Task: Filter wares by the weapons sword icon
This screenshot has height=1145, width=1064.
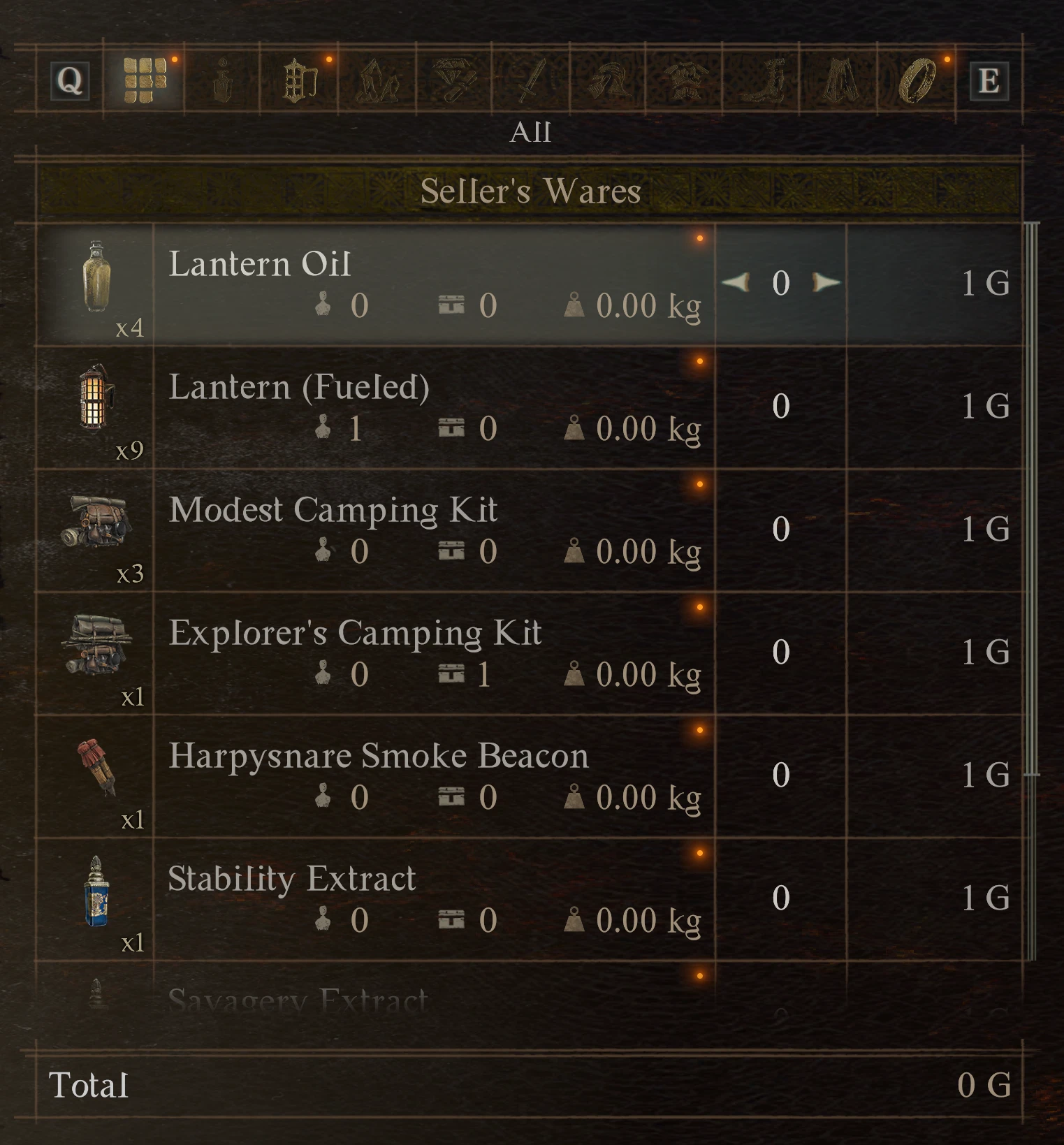Action: pyautogui.click(x=531, y=80)
